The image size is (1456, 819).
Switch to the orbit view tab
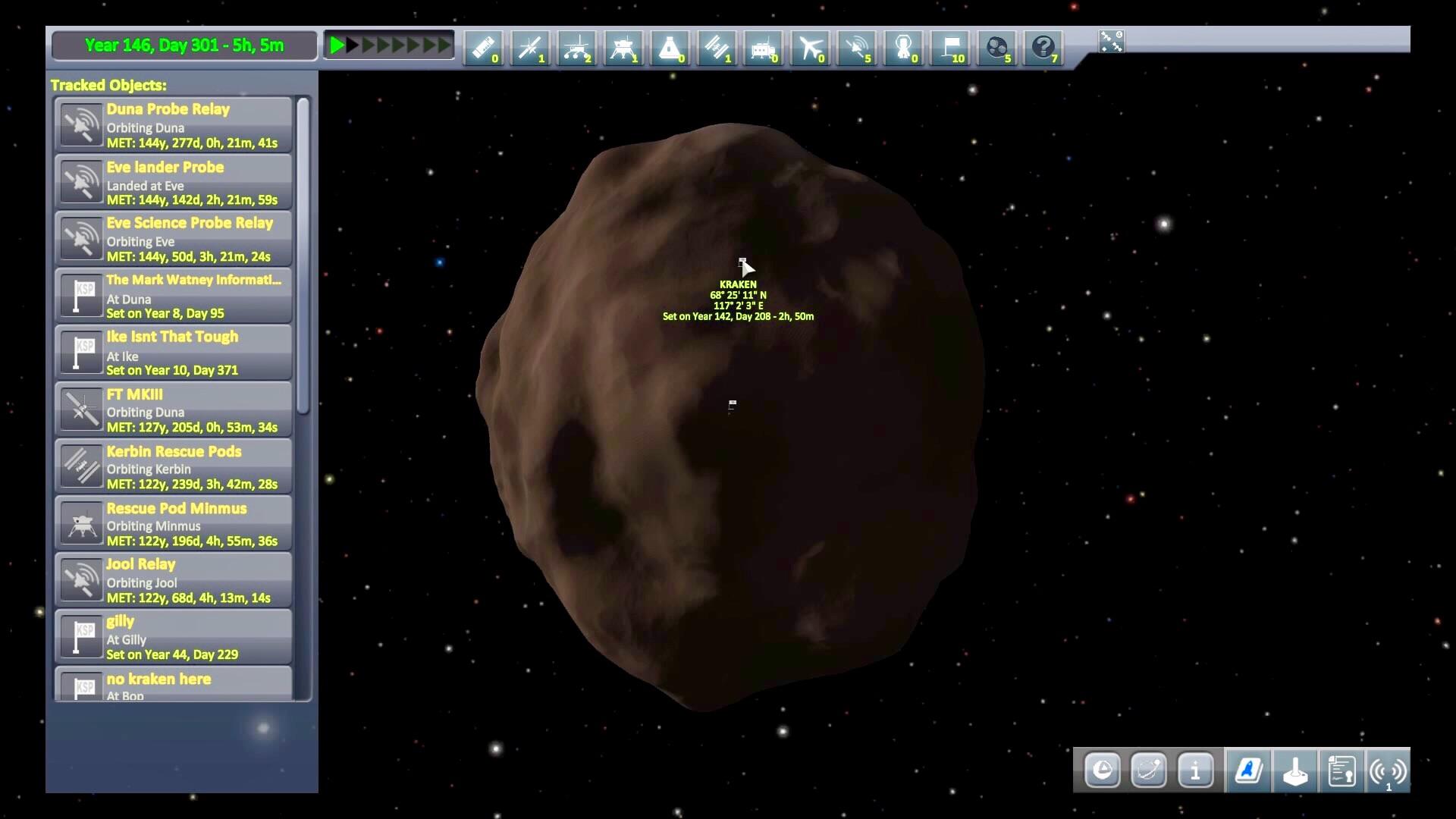click(x=1149, y=771)
